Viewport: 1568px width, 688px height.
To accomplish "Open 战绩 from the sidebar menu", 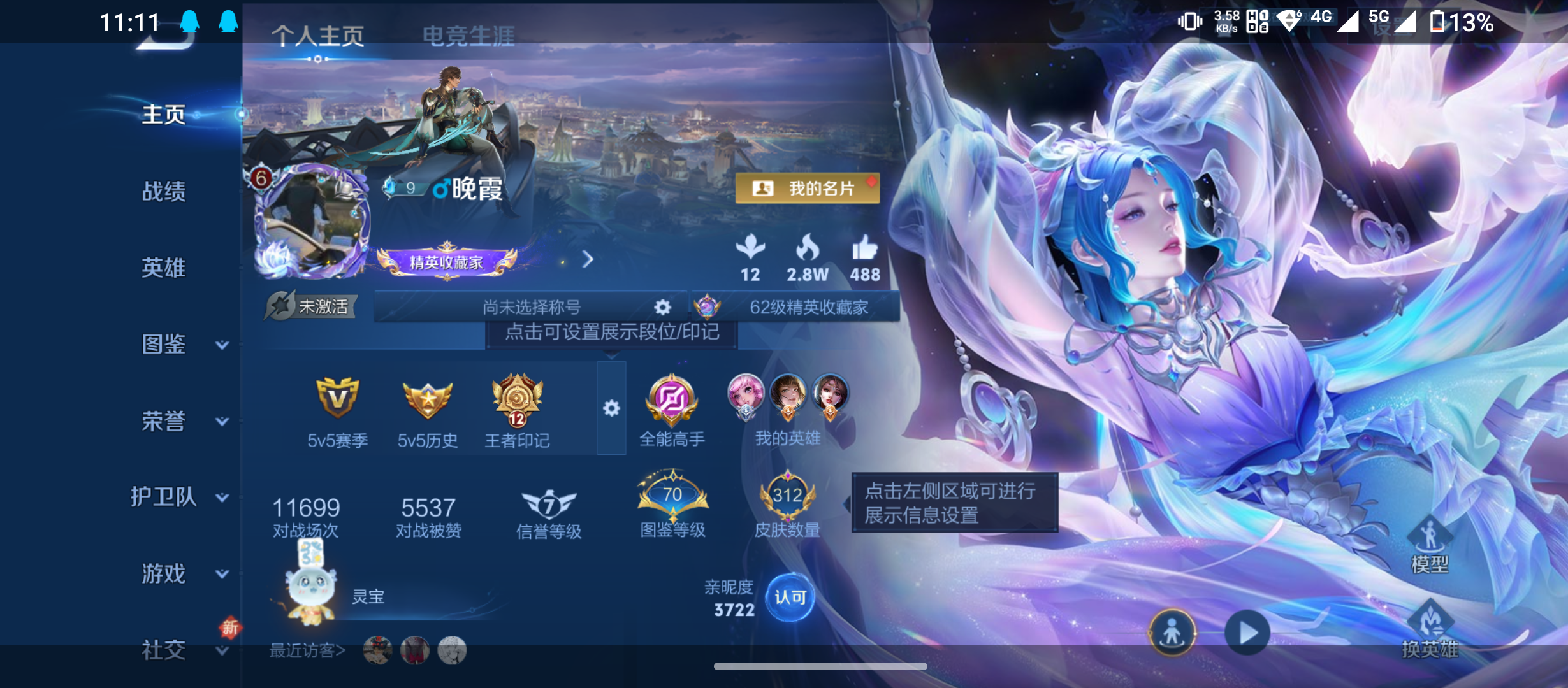I will pos(164,192).
